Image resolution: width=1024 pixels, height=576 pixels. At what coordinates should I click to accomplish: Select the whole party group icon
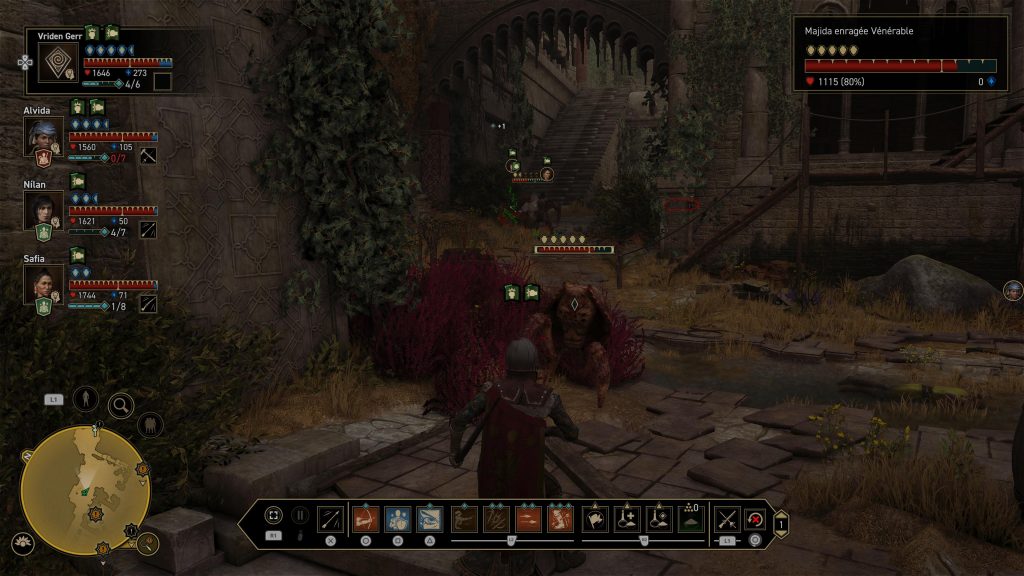[x=150, y=424]
